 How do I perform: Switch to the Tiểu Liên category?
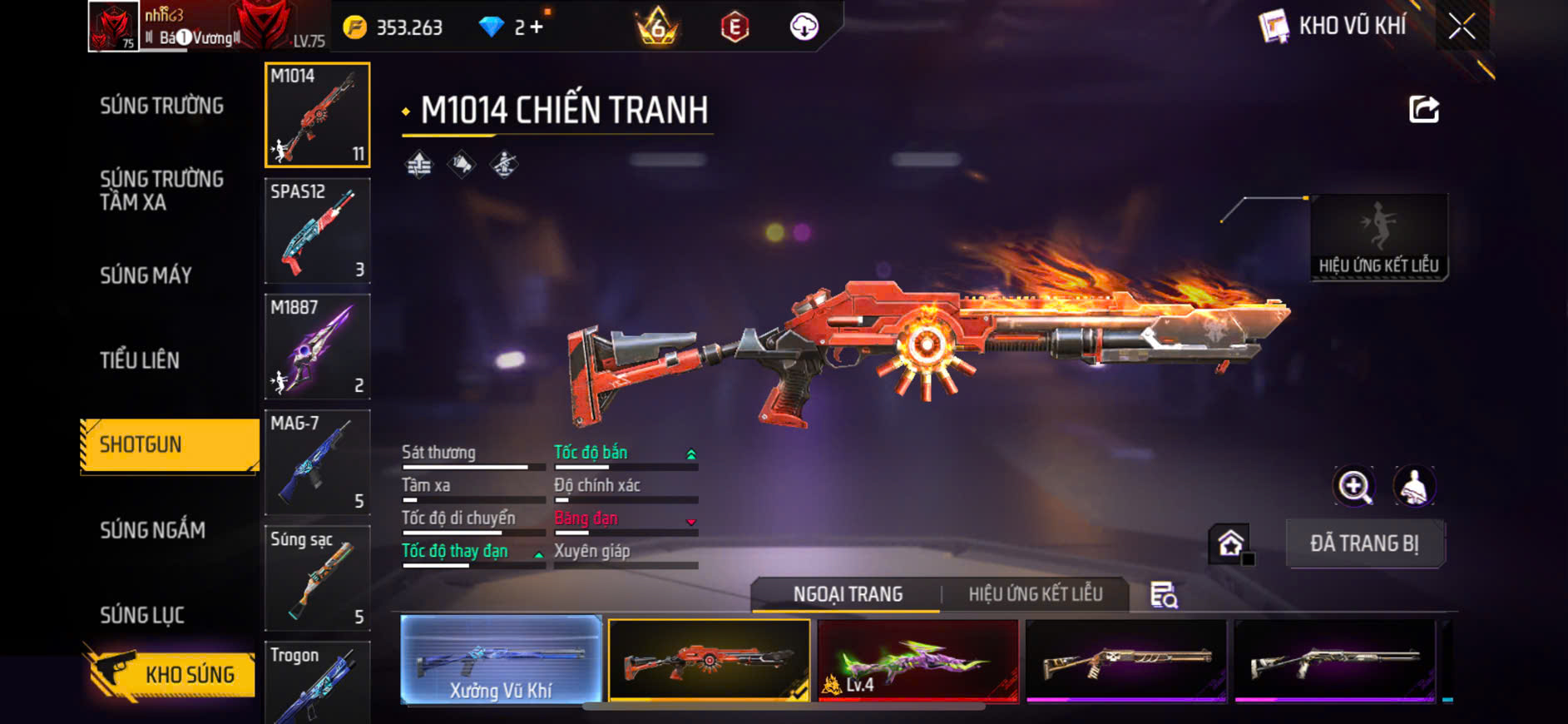[140, 360]
